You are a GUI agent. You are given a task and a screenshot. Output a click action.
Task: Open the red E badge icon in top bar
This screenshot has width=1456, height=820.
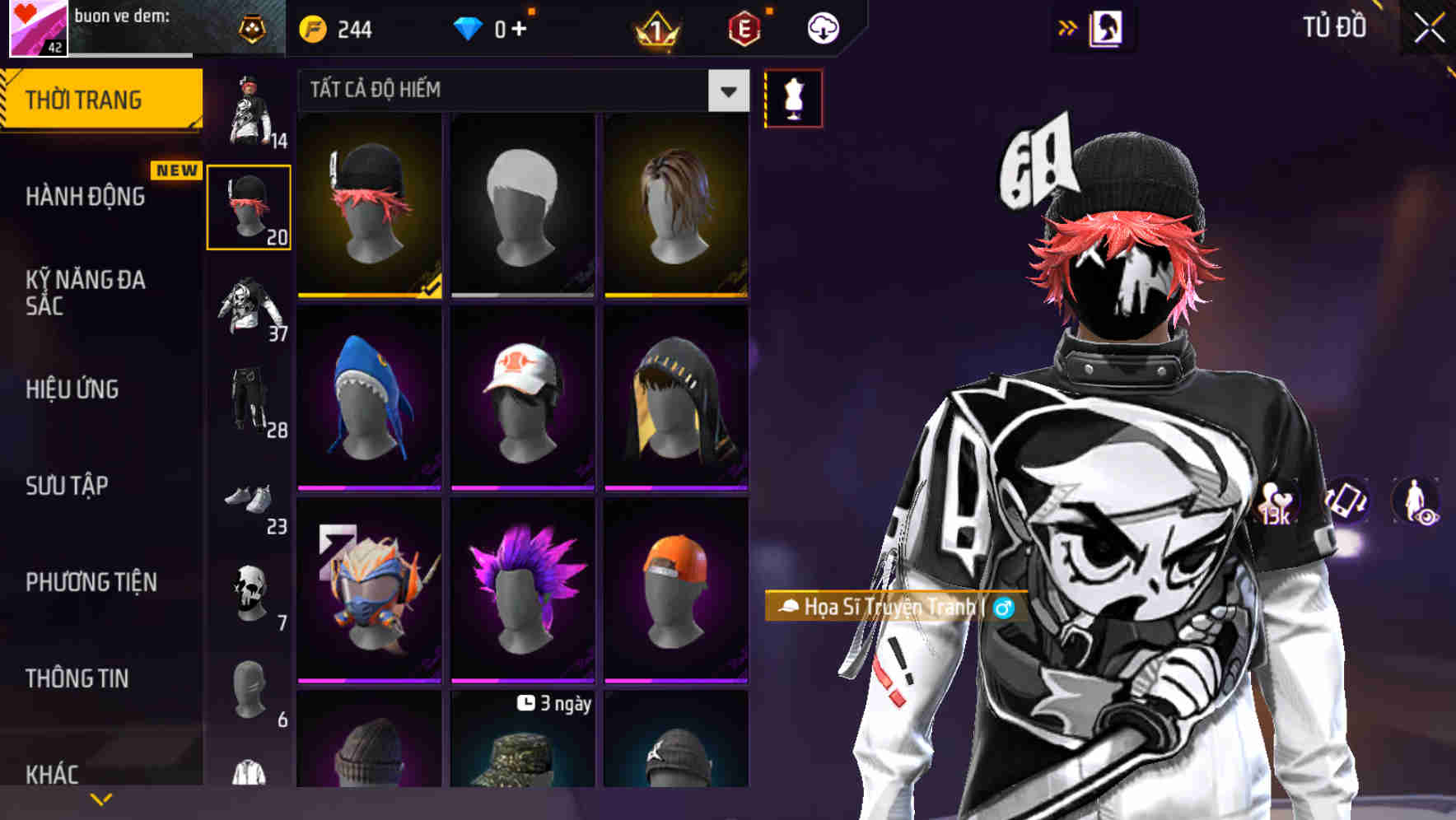click(x=742, y=26)
